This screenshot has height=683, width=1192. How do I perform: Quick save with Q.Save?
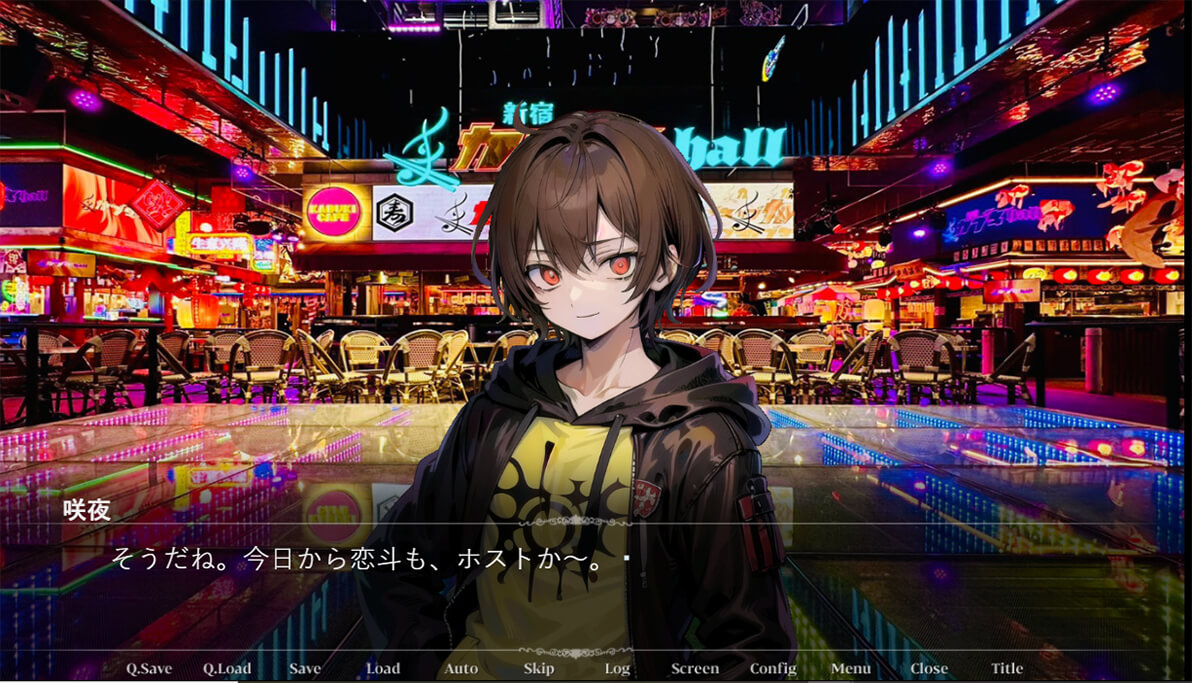point(149,669)
